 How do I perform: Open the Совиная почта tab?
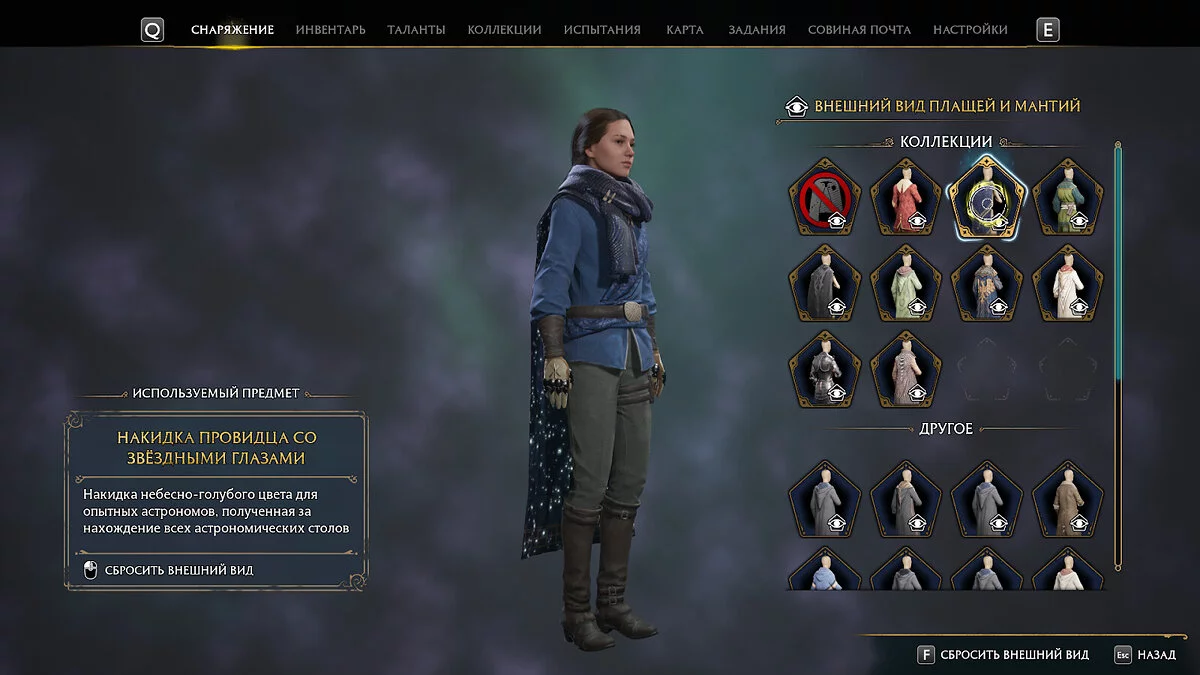point(859,30)
